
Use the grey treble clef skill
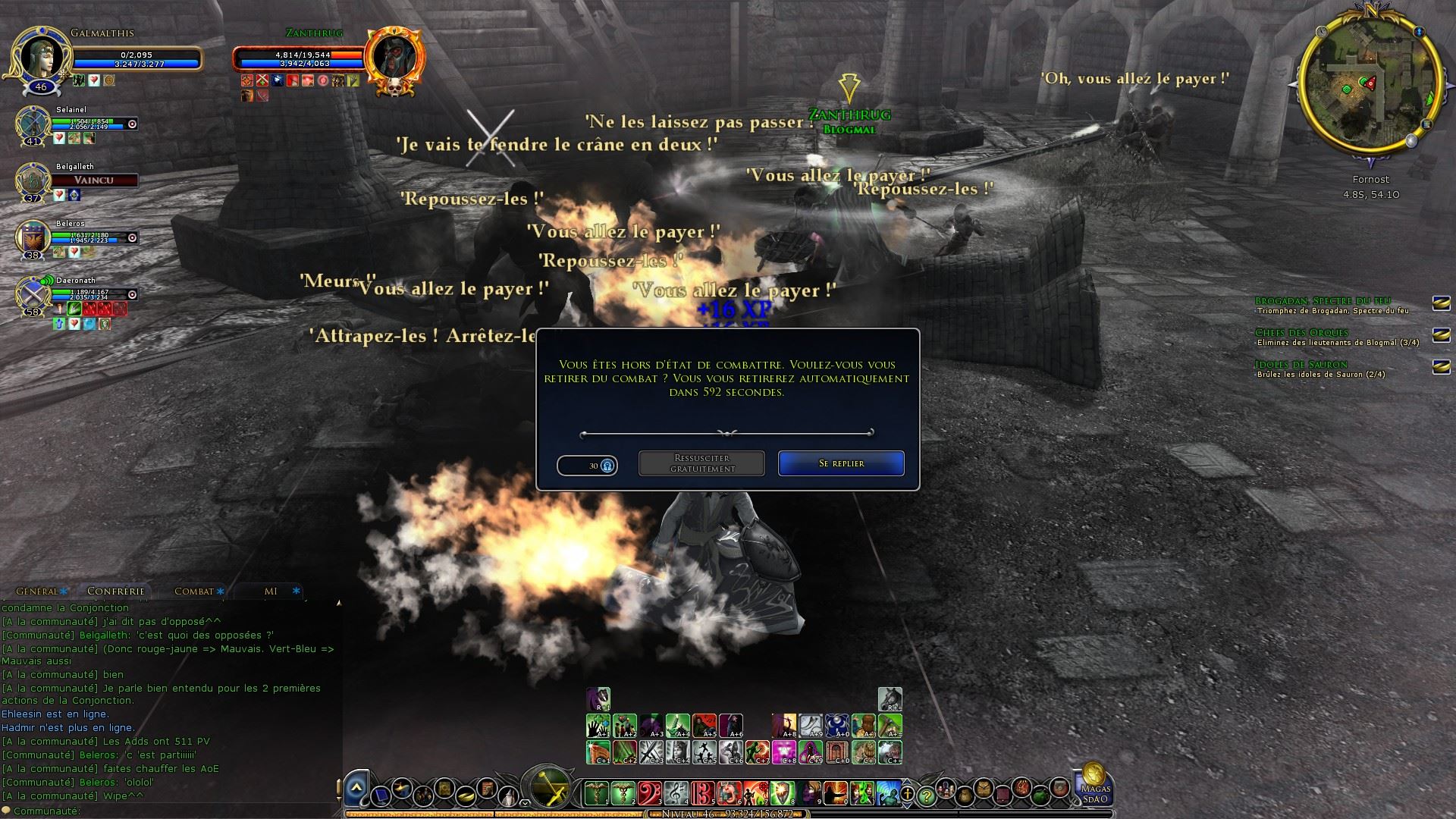pyautogui.click(x=676, y=793)
